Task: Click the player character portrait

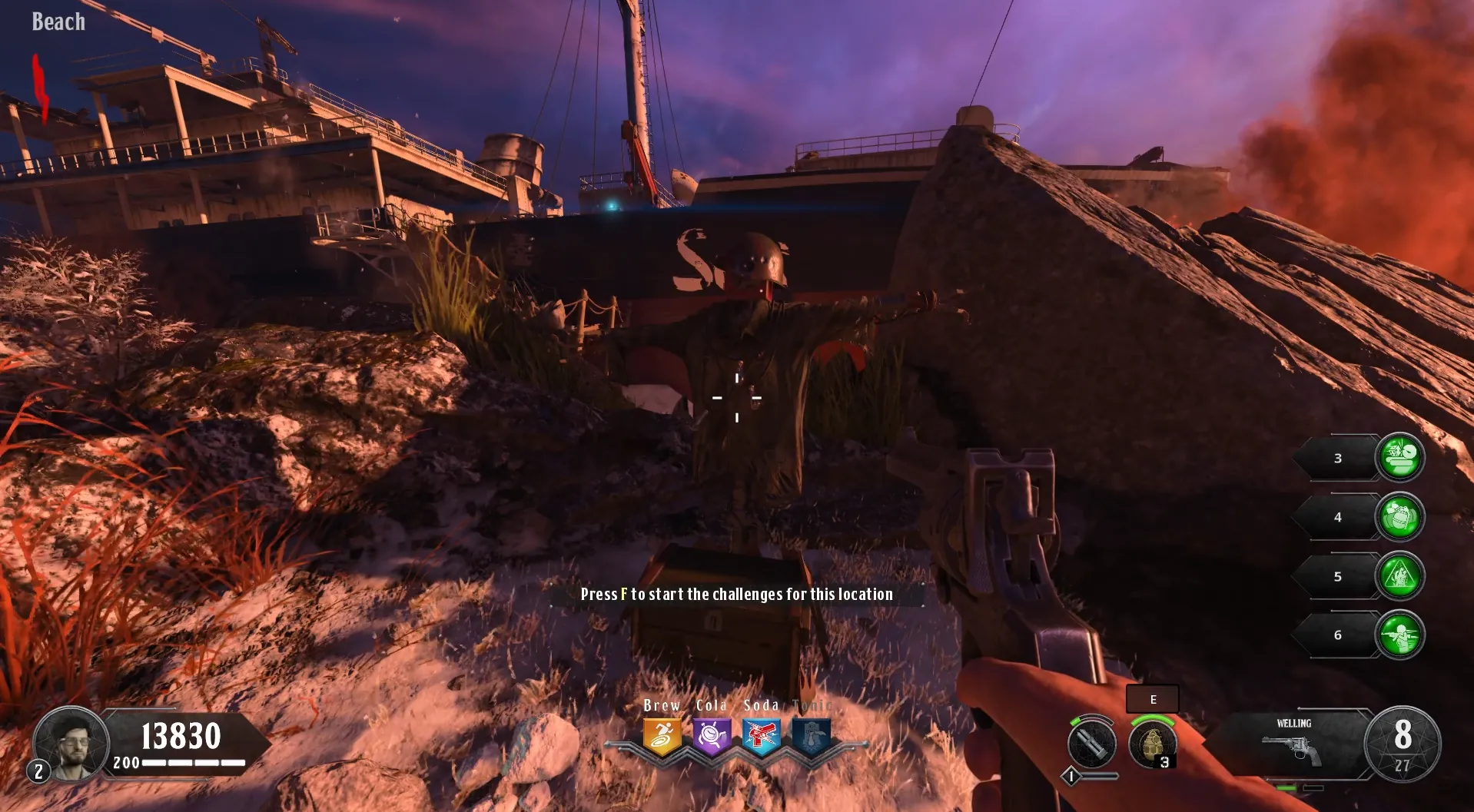Action: tap(71, 744)
